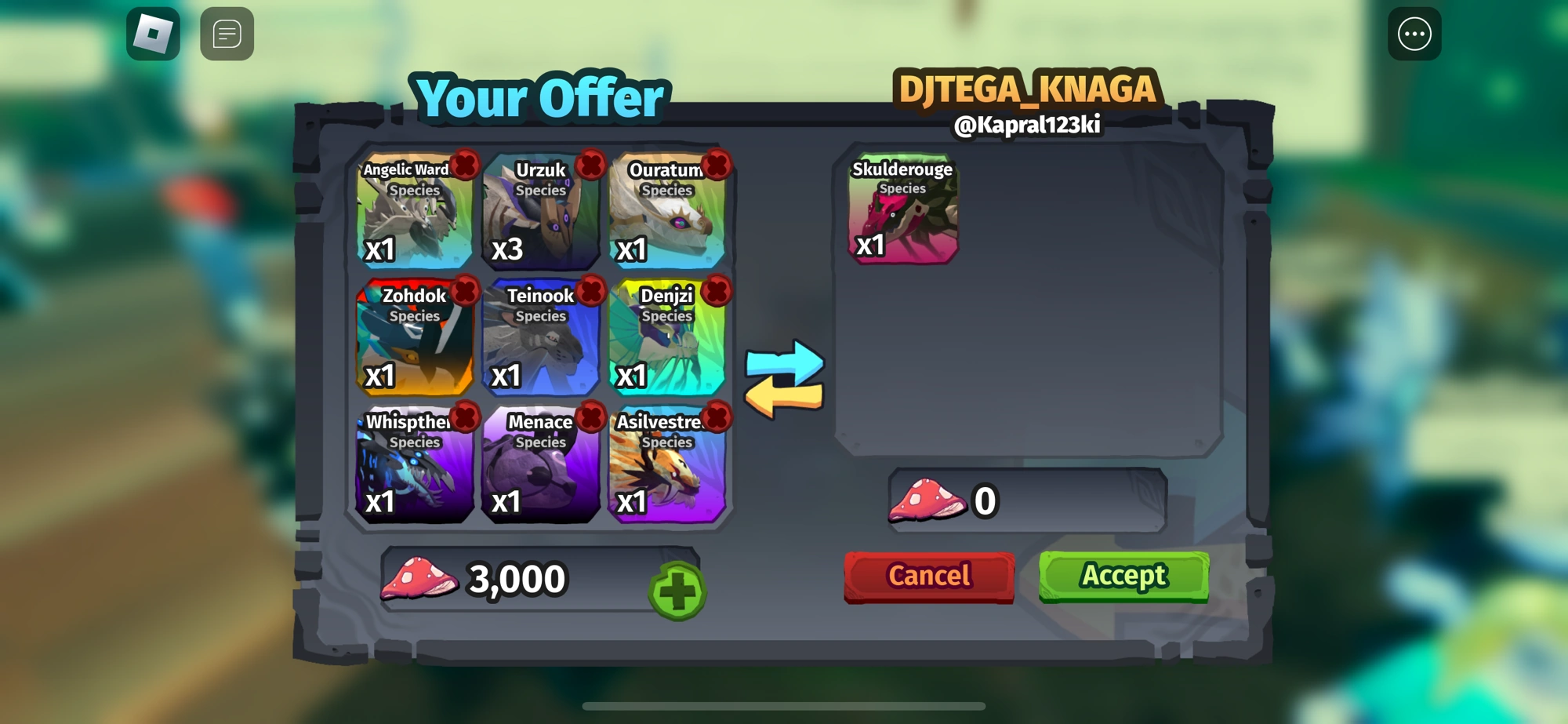This screenshot has height=724, width=1568.
Task: Click the green plus to add mushrooms
Action: tap(677, 590)
